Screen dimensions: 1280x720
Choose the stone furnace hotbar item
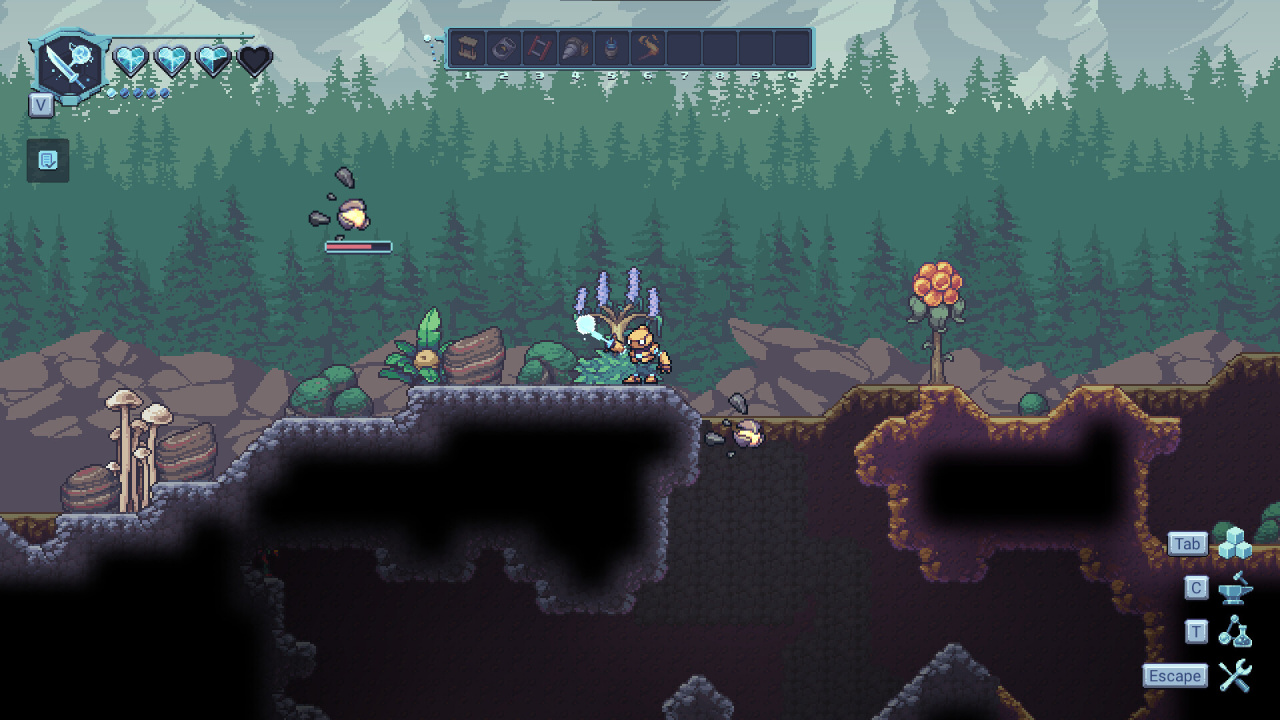pos(503,48)
